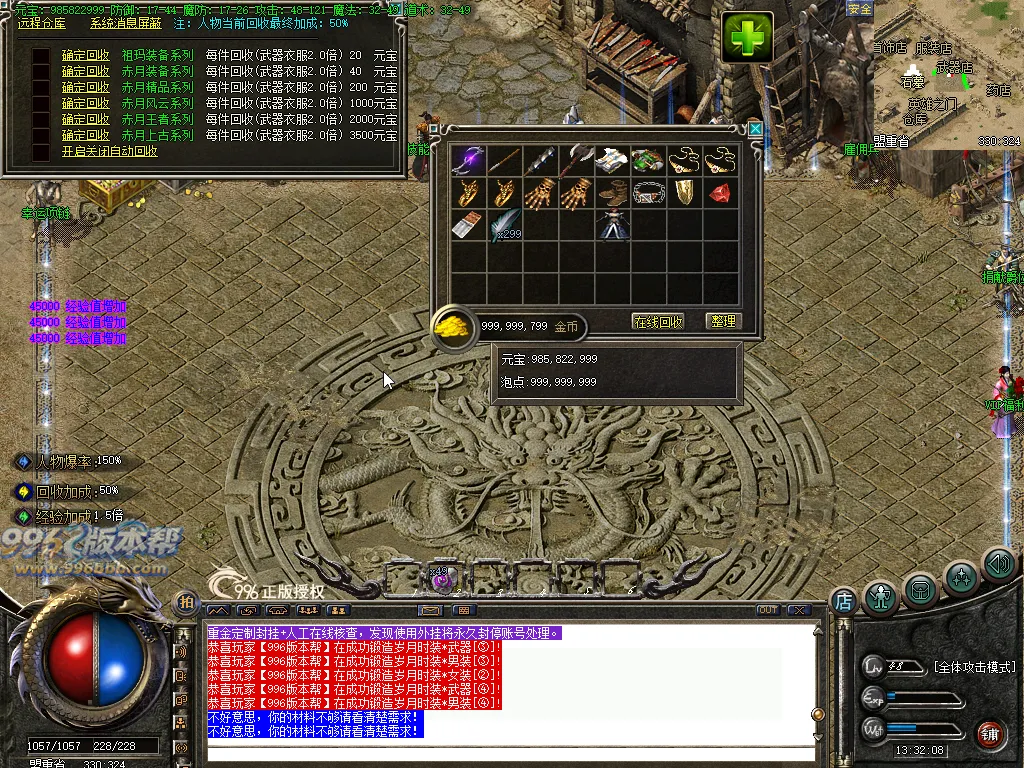Open the minimap

point(946,76)
